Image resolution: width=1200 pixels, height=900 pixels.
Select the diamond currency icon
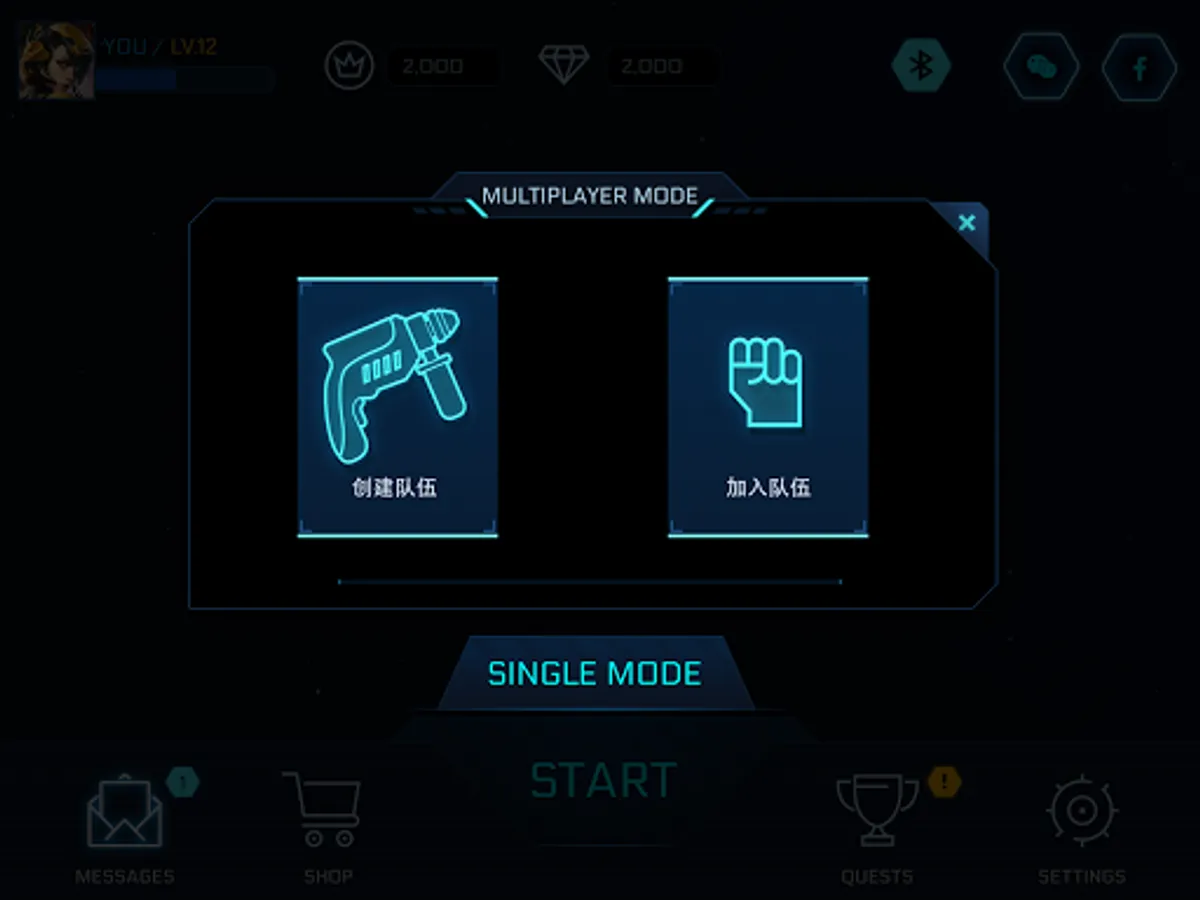point(564,65)
